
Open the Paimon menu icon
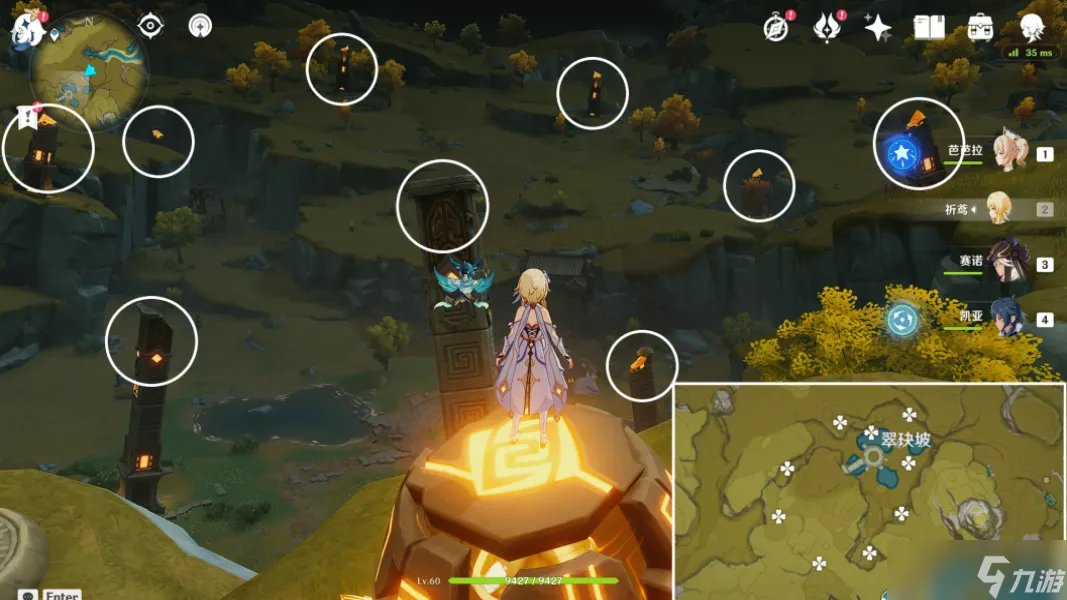(26, 30)
